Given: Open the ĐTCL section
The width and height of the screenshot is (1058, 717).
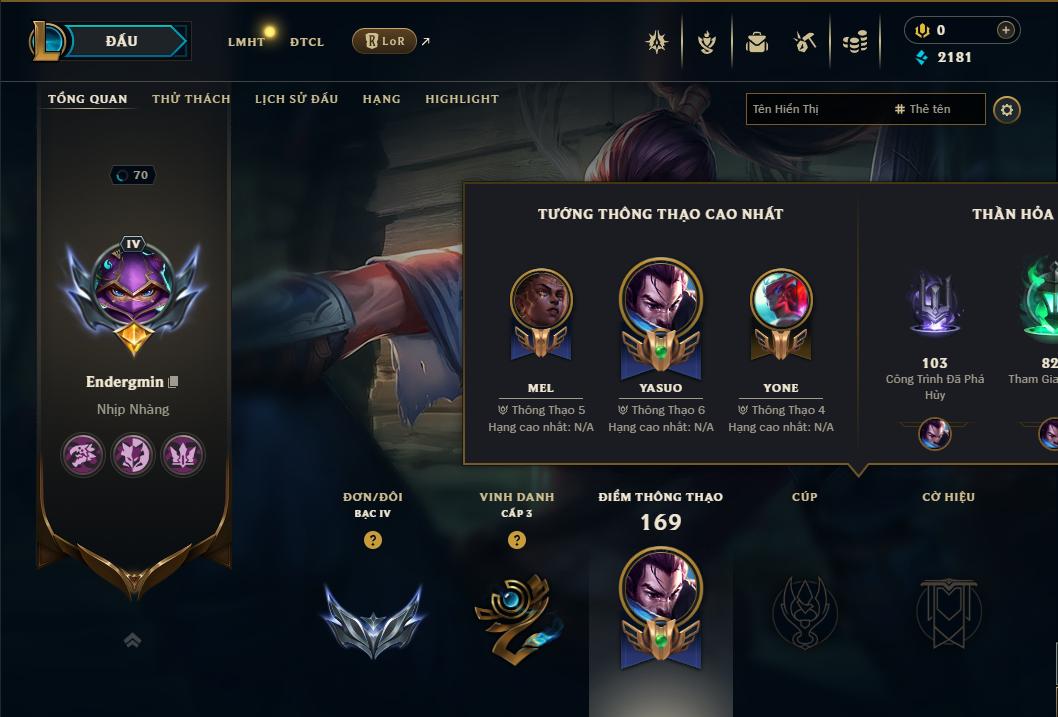Looking at the screenshot, I should (307, 42).
